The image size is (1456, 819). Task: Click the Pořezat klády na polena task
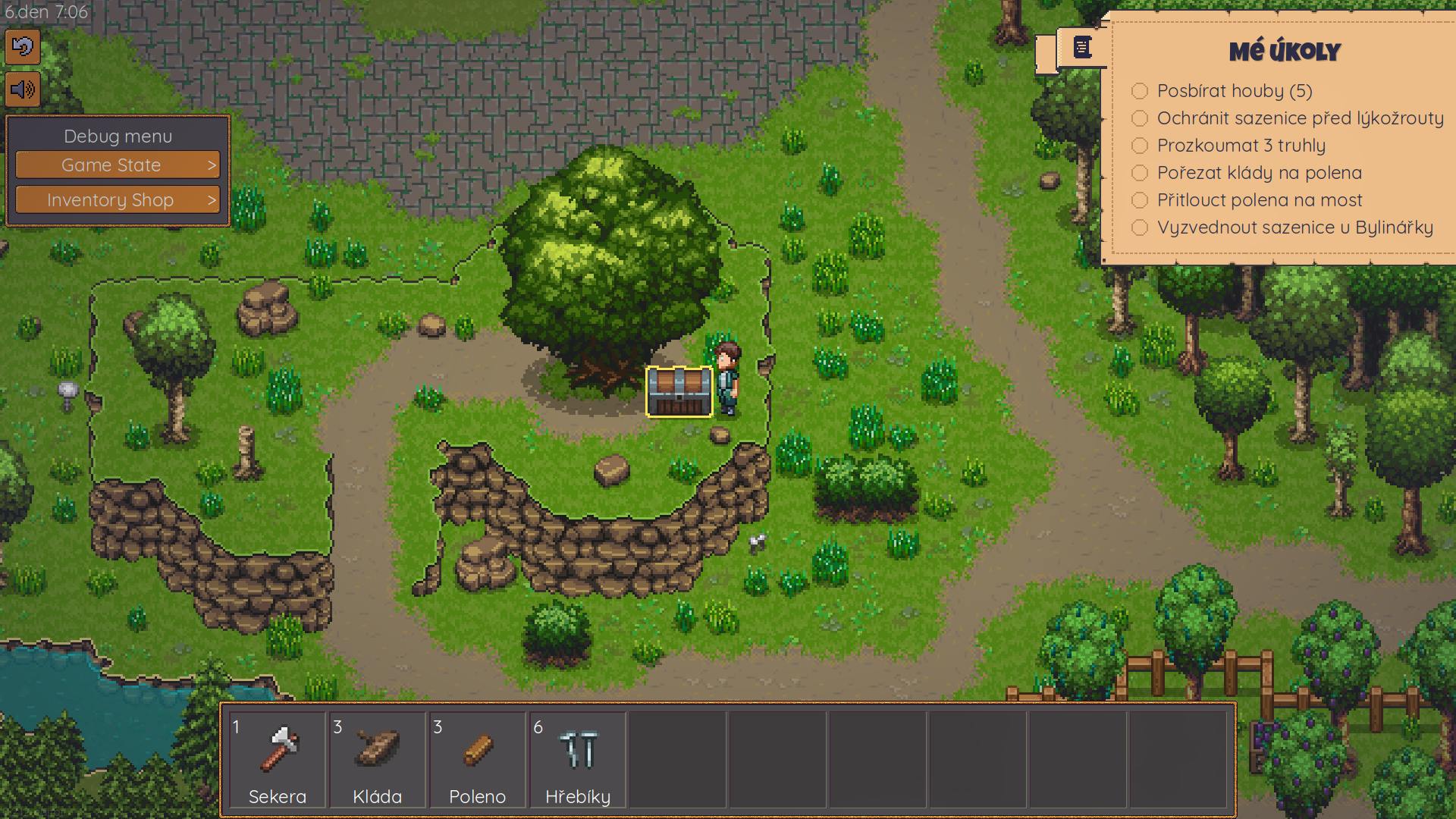[1259, 173]
